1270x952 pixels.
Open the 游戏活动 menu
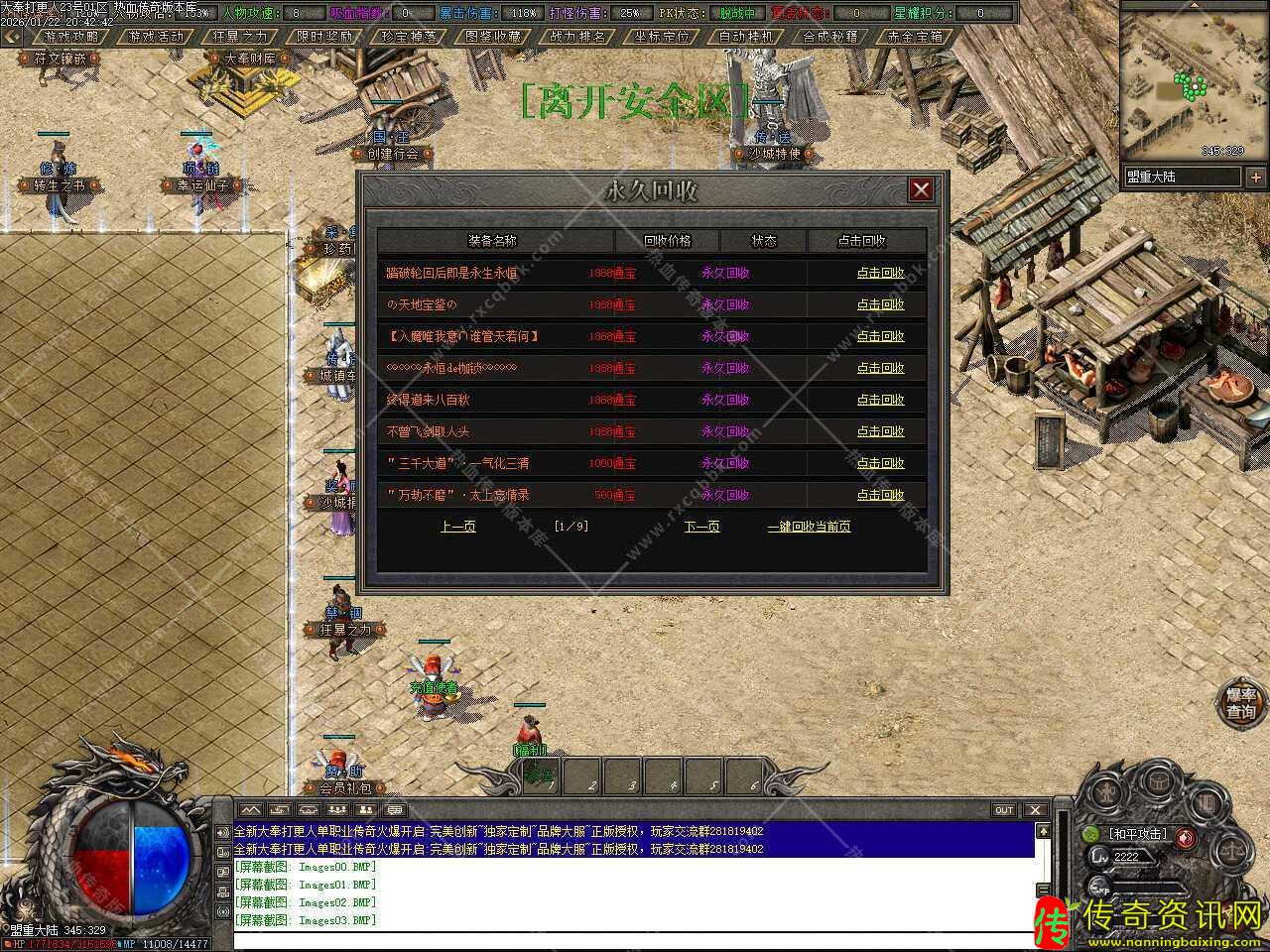pyautogui.click(x=156, y=37)
